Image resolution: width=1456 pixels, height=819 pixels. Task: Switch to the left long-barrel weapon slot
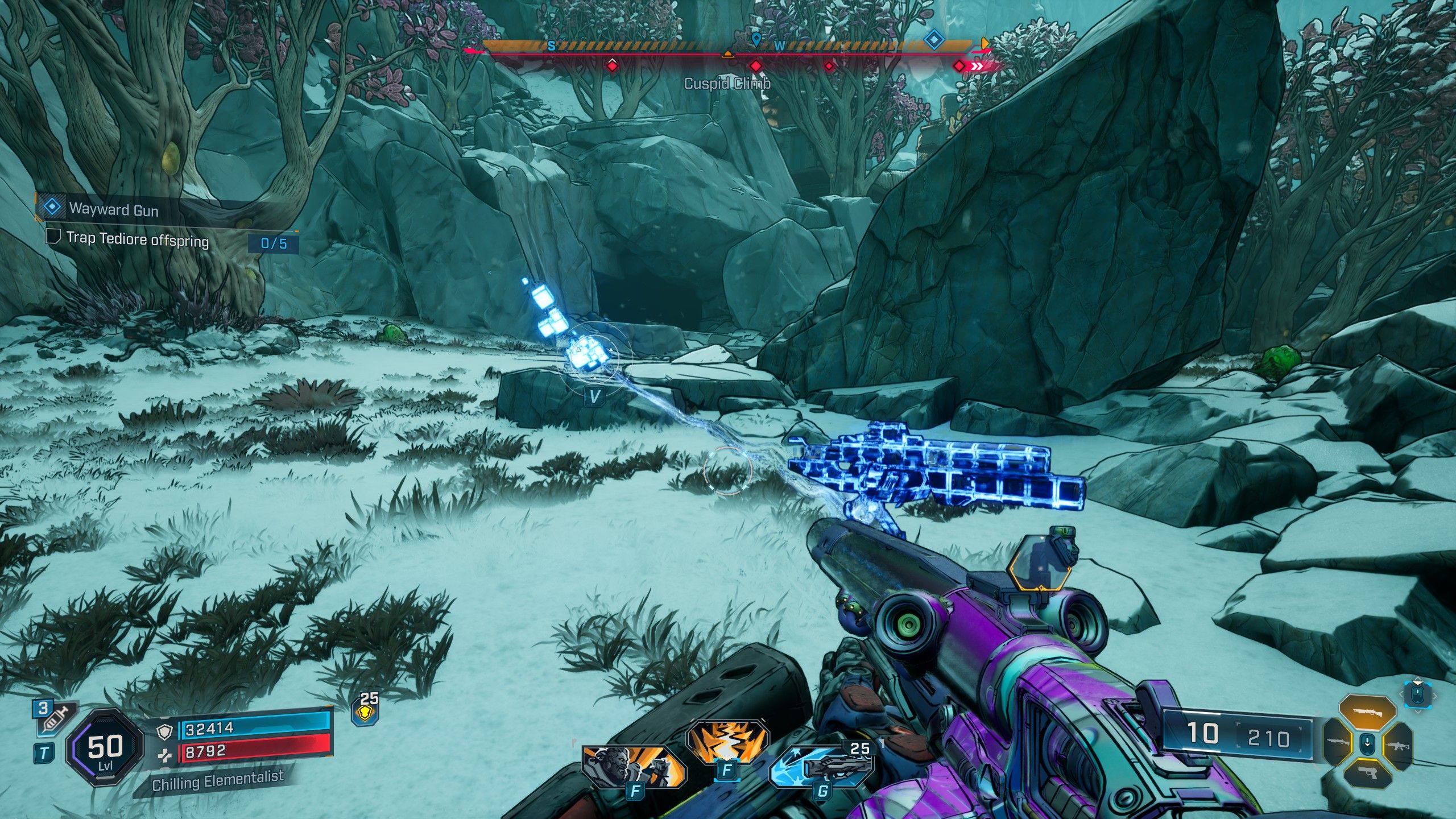click(1338, 742)
